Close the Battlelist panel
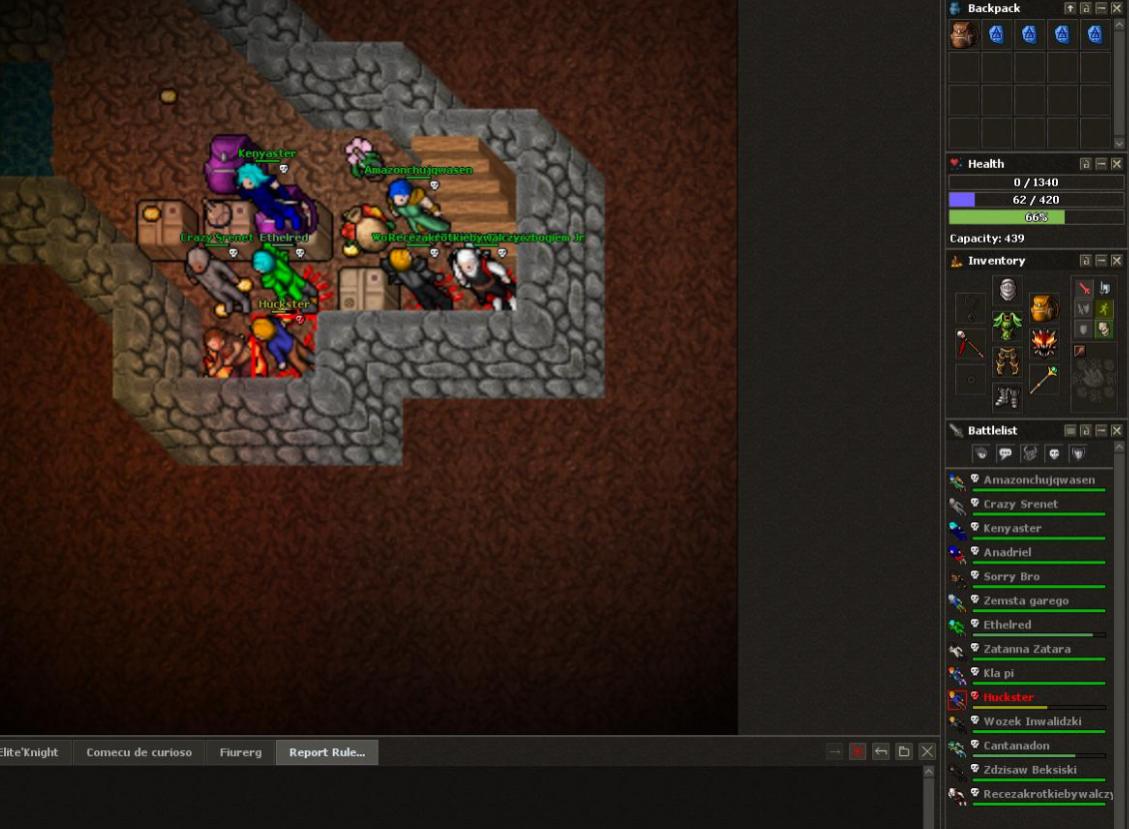This screenshot has width=1129, height=829. click(1117, 431)
